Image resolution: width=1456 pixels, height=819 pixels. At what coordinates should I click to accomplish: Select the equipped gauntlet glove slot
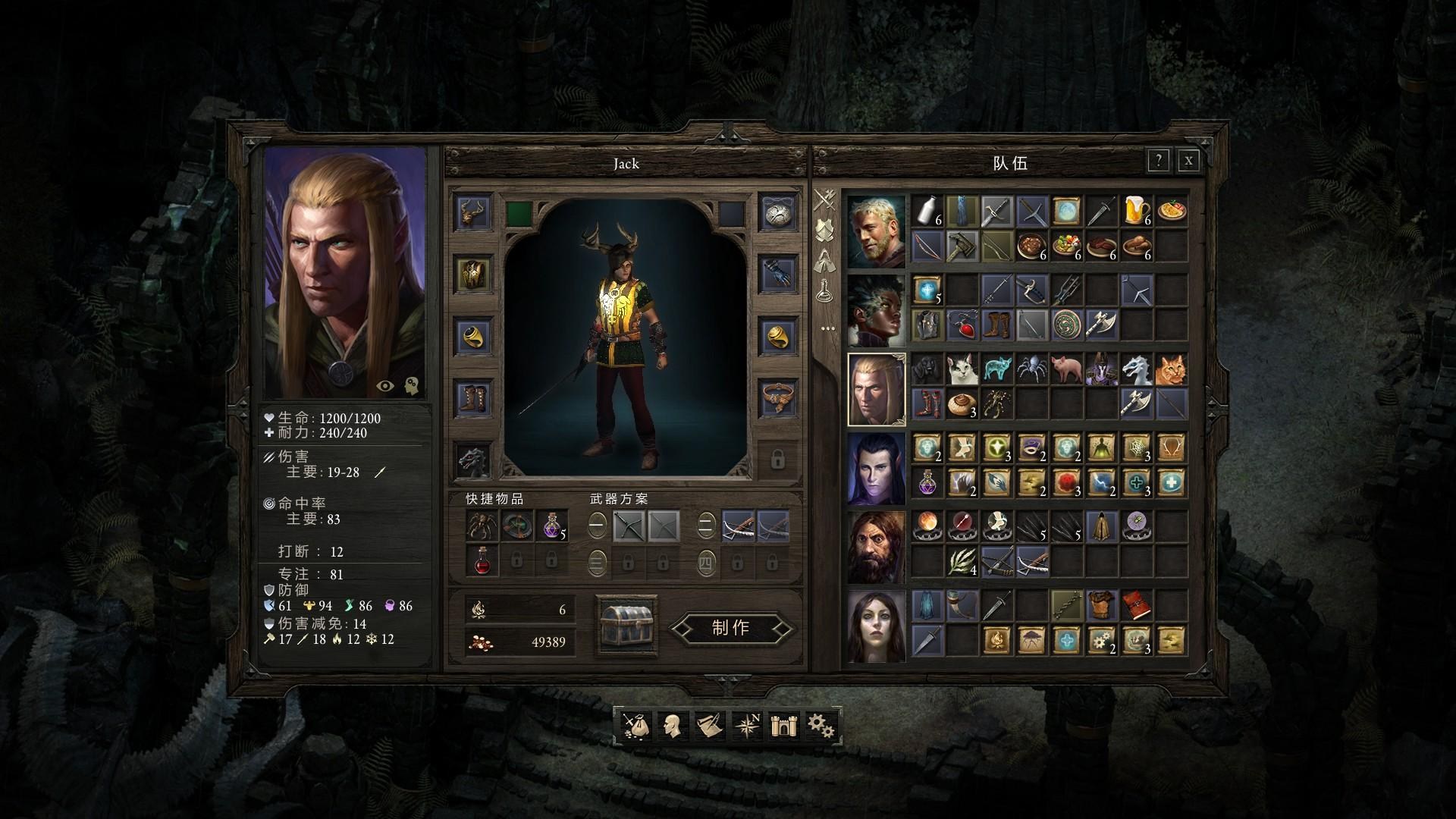778,274
